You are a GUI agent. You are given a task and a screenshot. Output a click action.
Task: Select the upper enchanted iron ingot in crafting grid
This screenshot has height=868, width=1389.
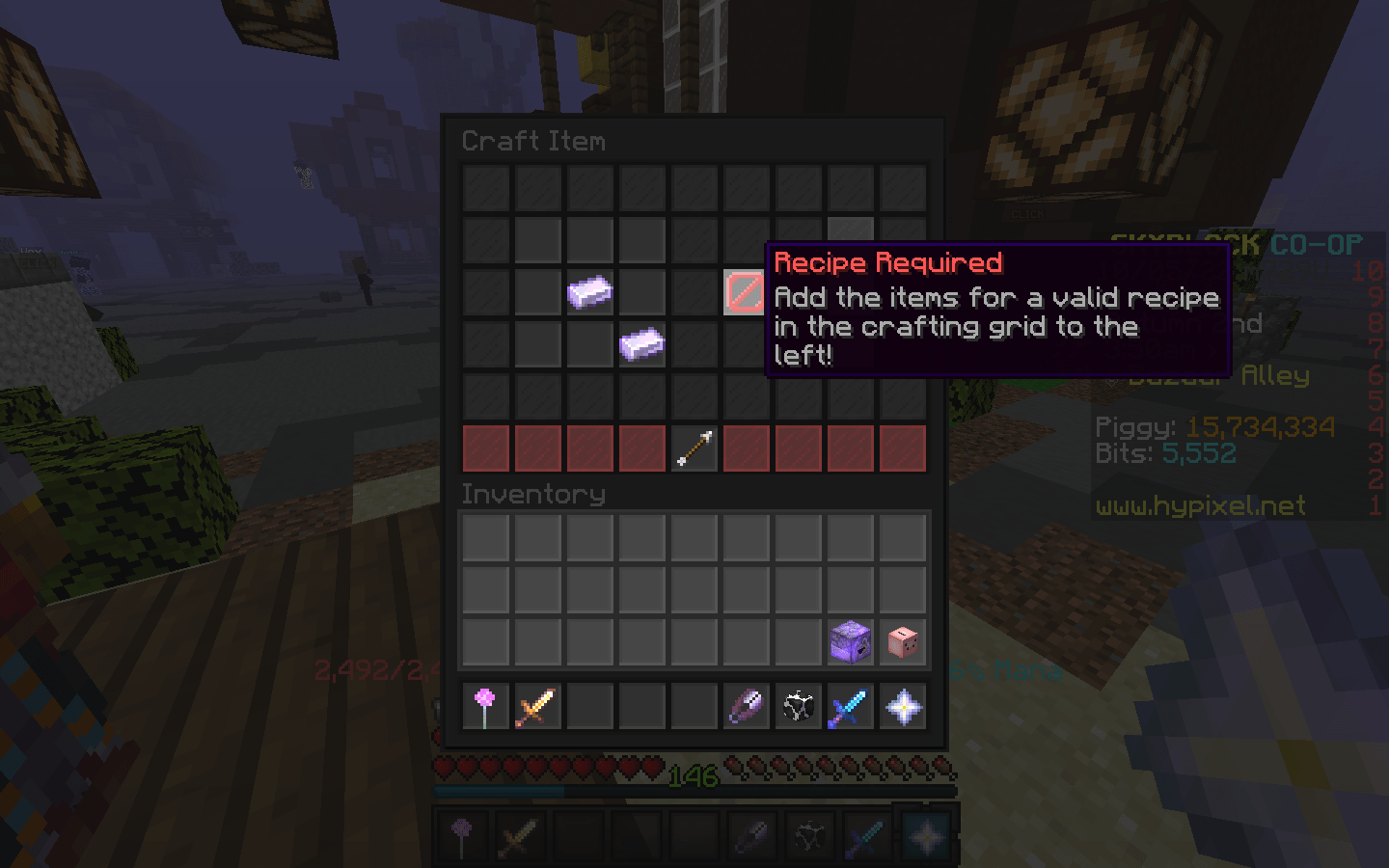[x=590, y=292]
